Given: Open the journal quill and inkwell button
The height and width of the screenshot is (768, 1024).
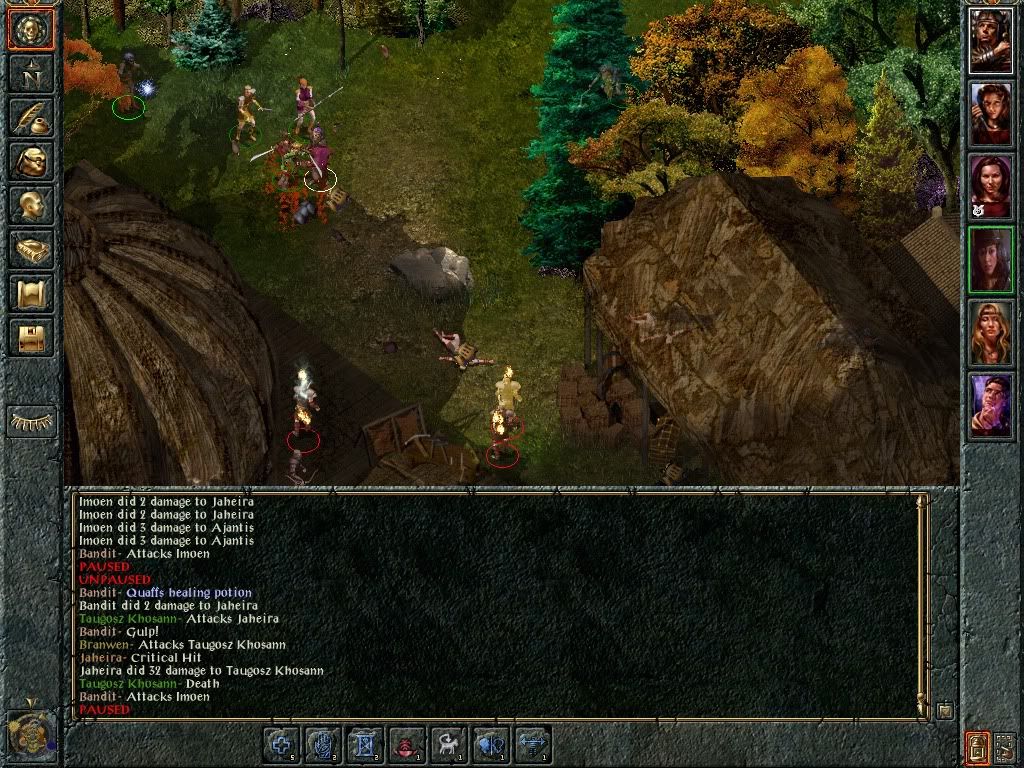Looking at the screenshot, I should coord(31,116).
